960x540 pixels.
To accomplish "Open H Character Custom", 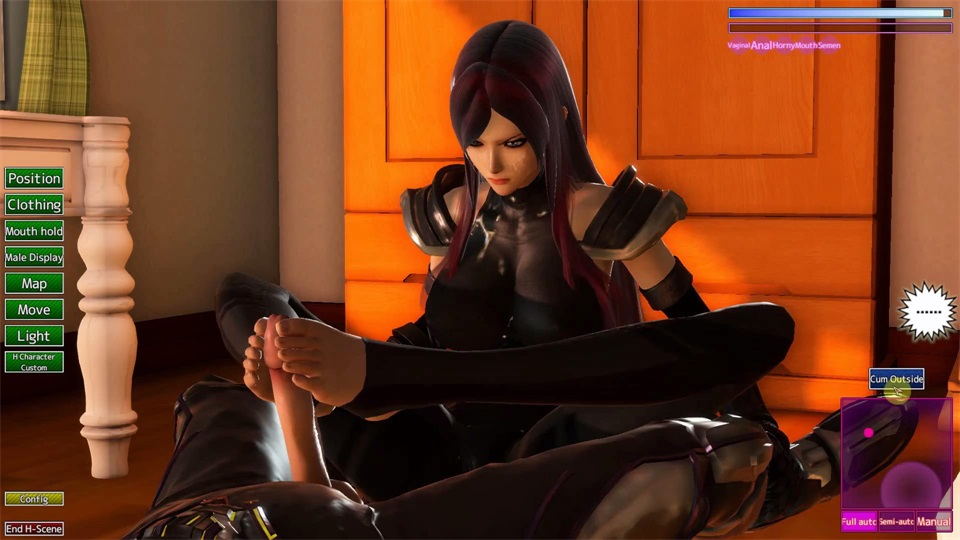I will tap(34, 361).
